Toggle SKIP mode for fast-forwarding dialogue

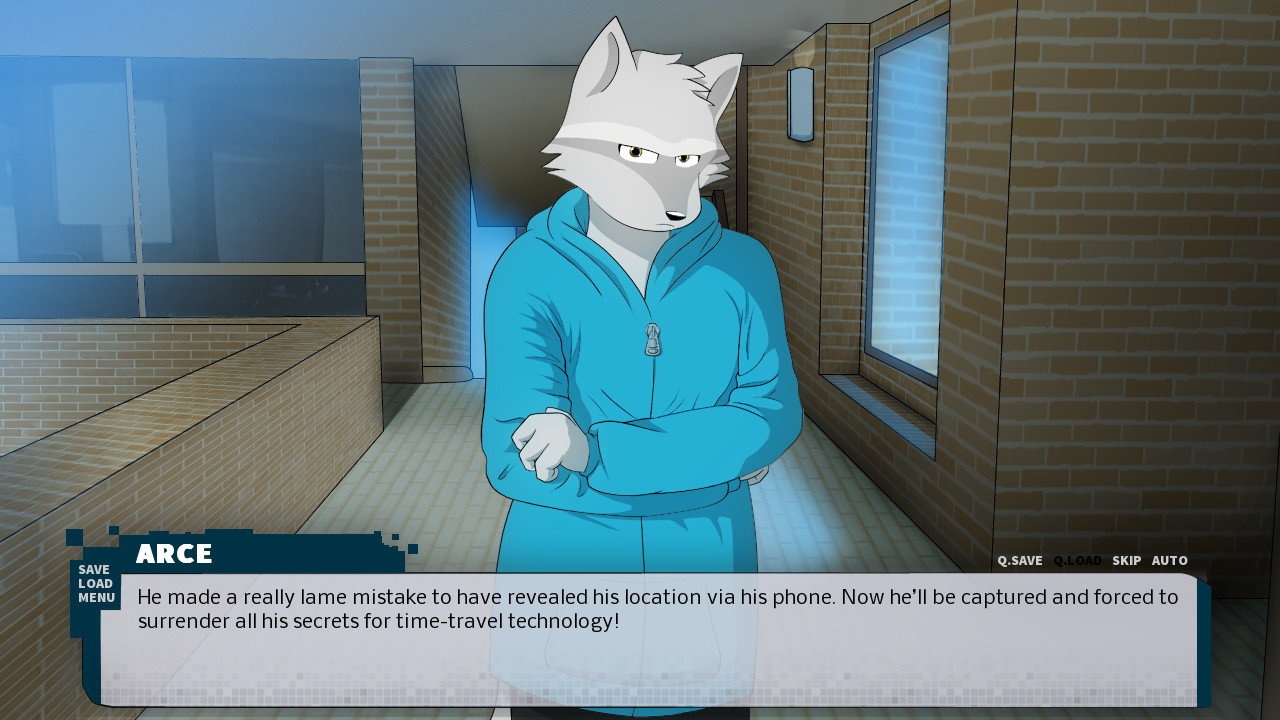tap(1126, 560)
